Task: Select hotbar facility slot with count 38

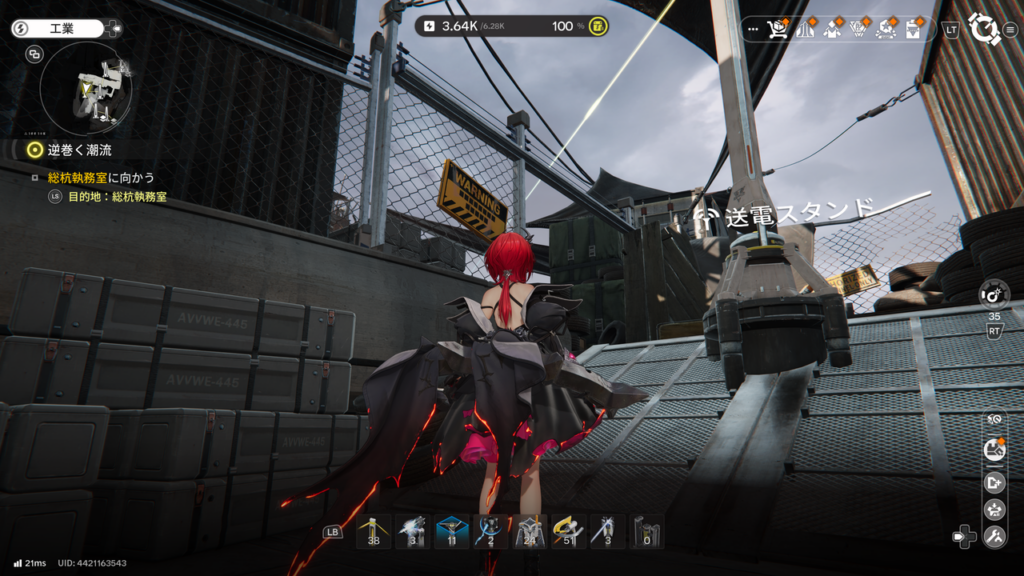Action: [x=374, y=532]
